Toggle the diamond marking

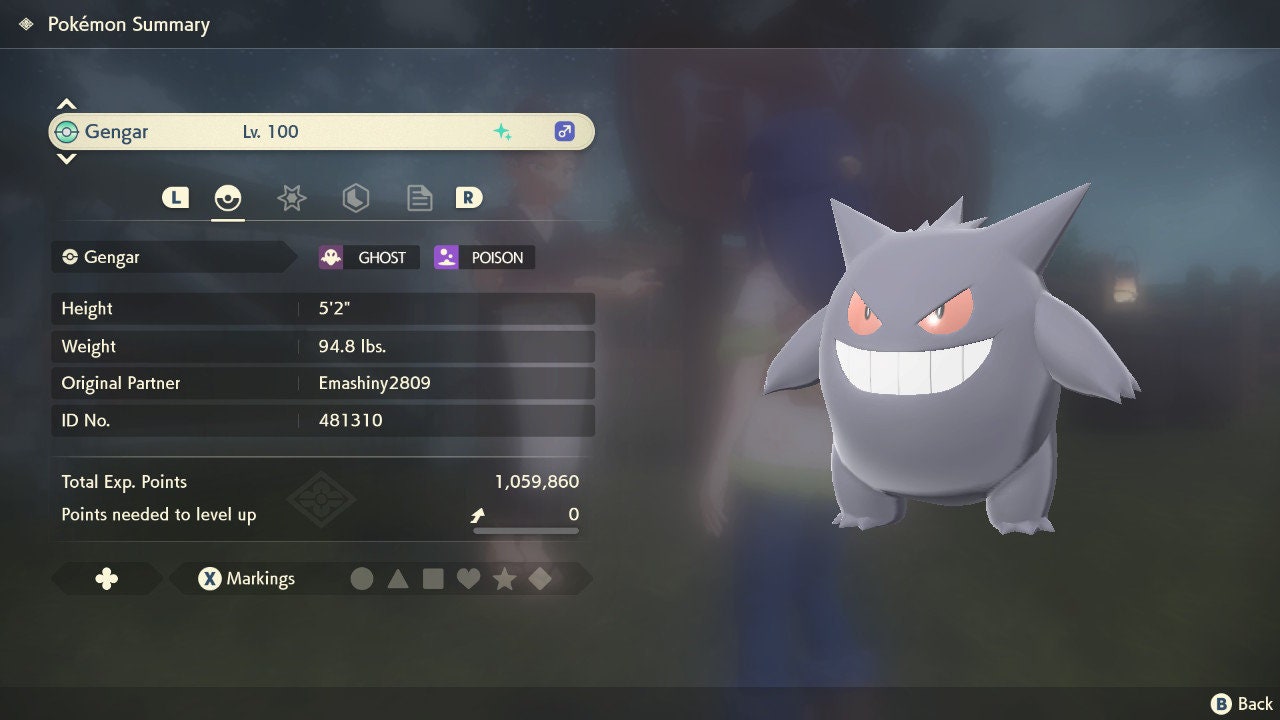[540, 579]
